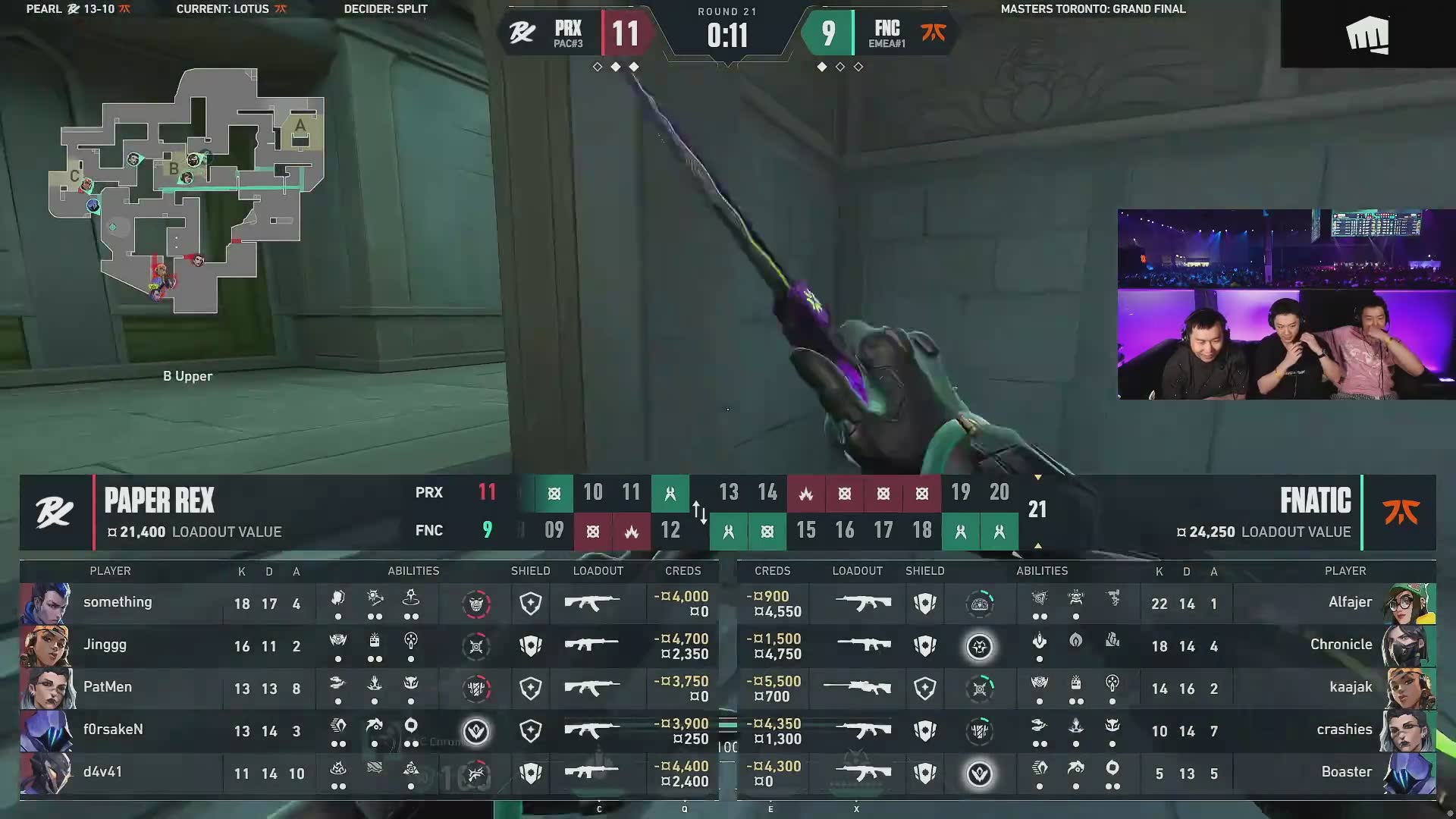Select PatMen's agent portrait
The image size is (1456, 819).
click(x=47, y=688)
